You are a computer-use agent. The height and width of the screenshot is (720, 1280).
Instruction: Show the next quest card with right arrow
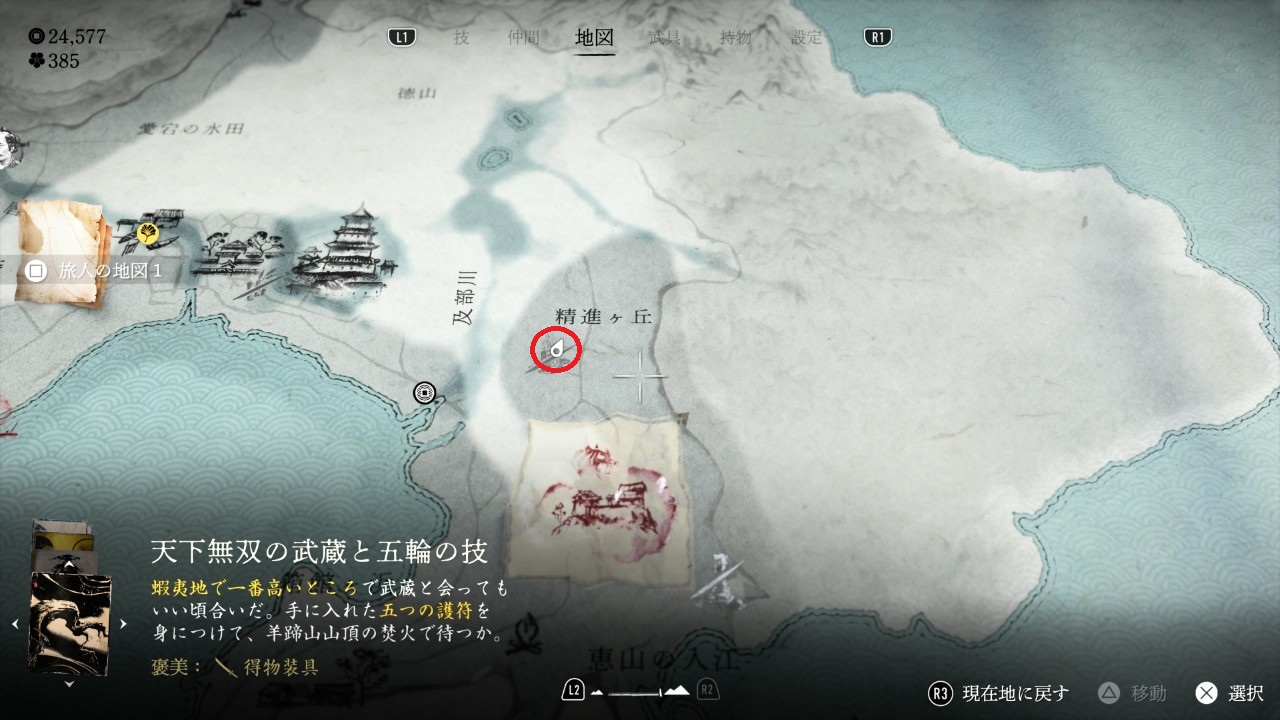[123, 623]
